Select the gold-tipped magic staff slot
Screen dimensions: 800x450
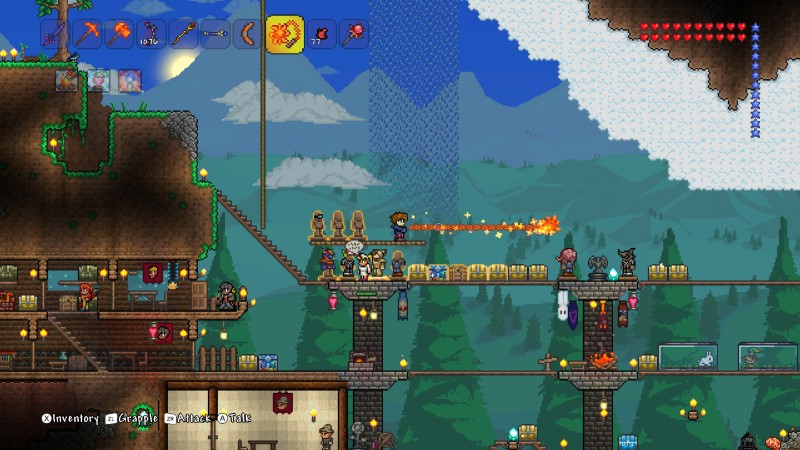coord(183,36)
